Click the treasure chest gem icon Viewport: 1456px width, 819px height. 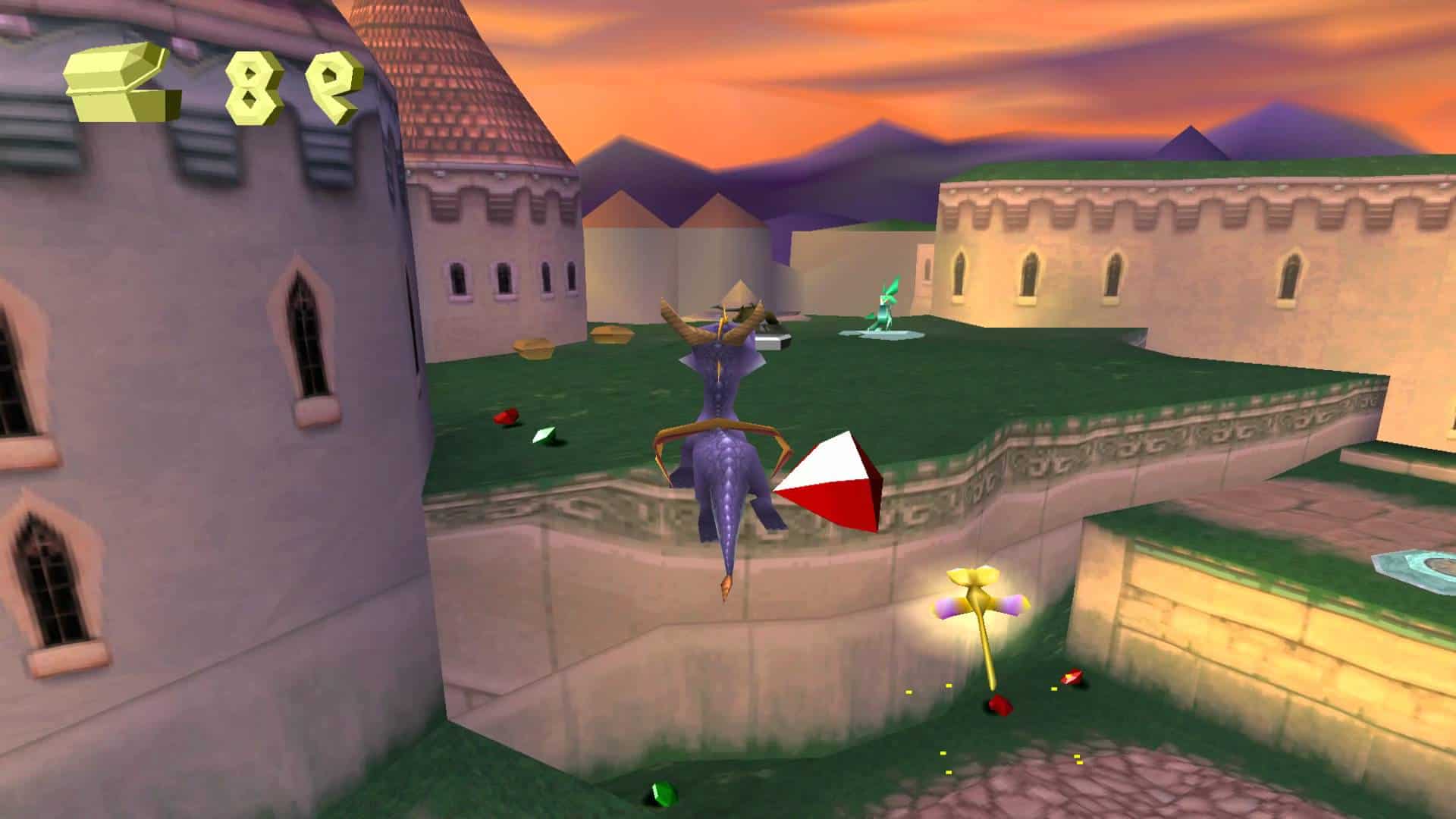coord(121,82)
